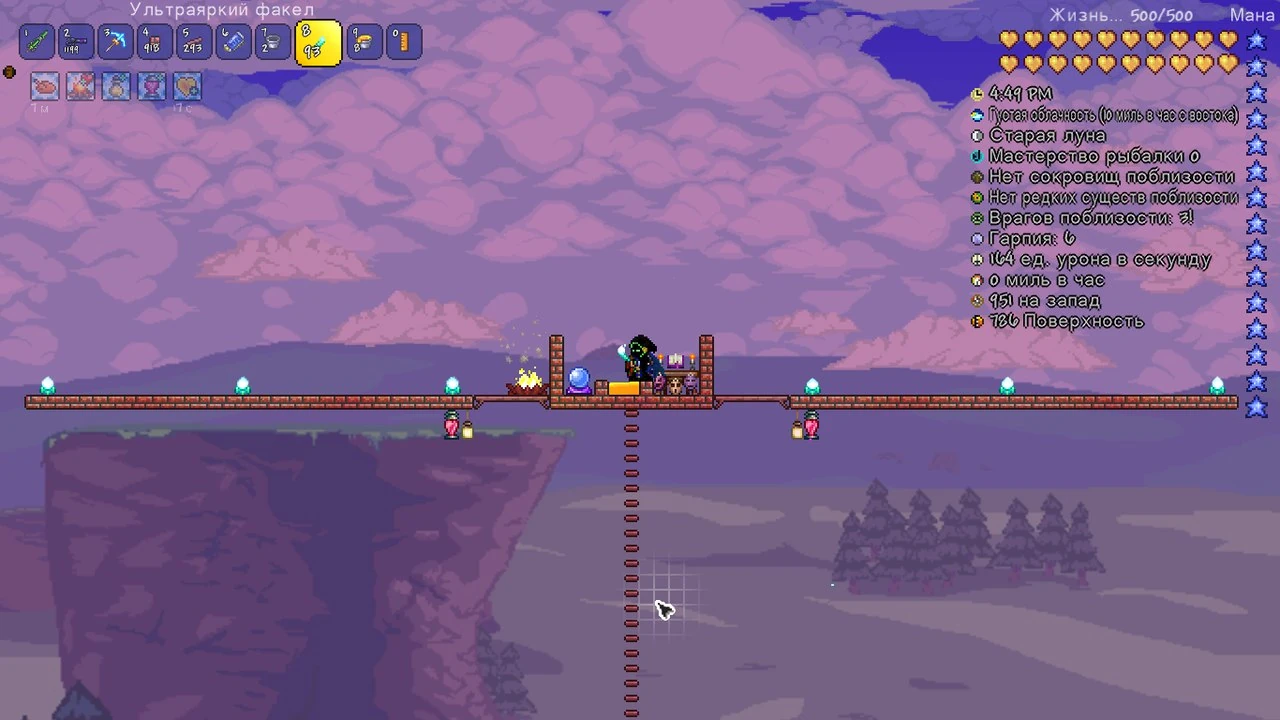The width and height of the screenshot is (1280, 720).
Task: Select the stack of 293 in slot 5
Action: [194, 42]
